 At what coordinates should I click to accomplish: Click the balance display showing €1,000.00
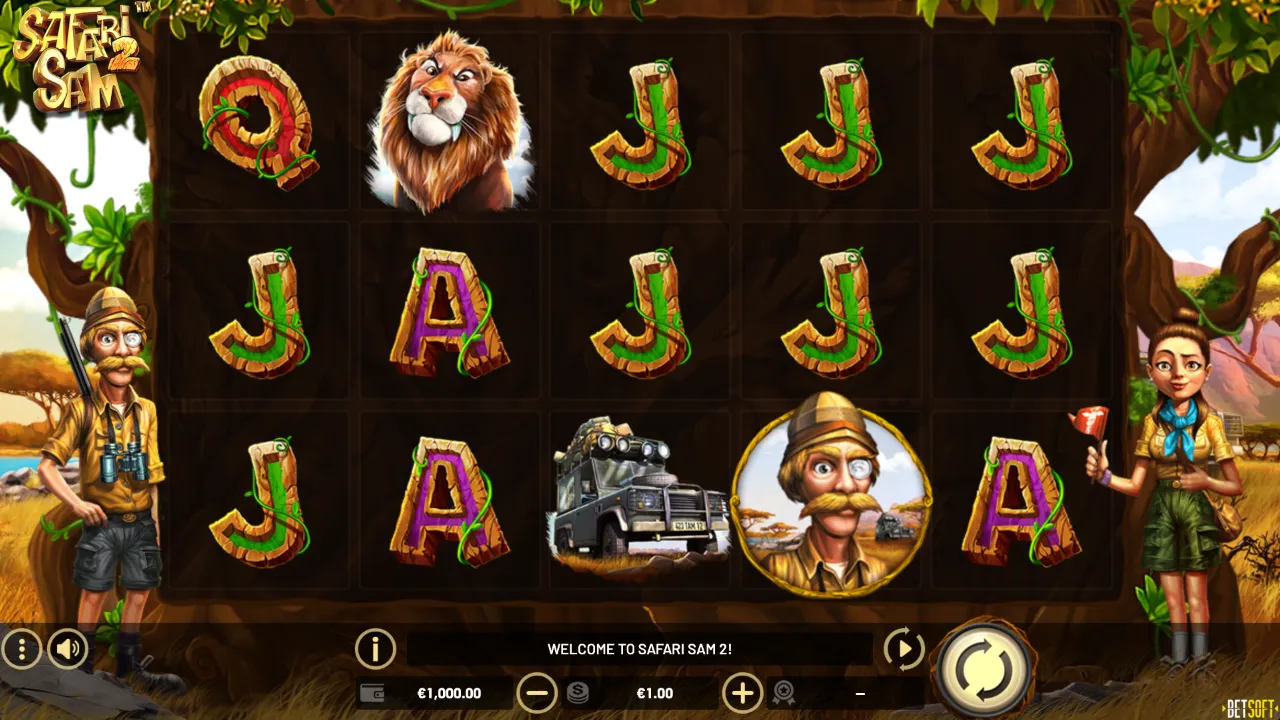(450, 692)
